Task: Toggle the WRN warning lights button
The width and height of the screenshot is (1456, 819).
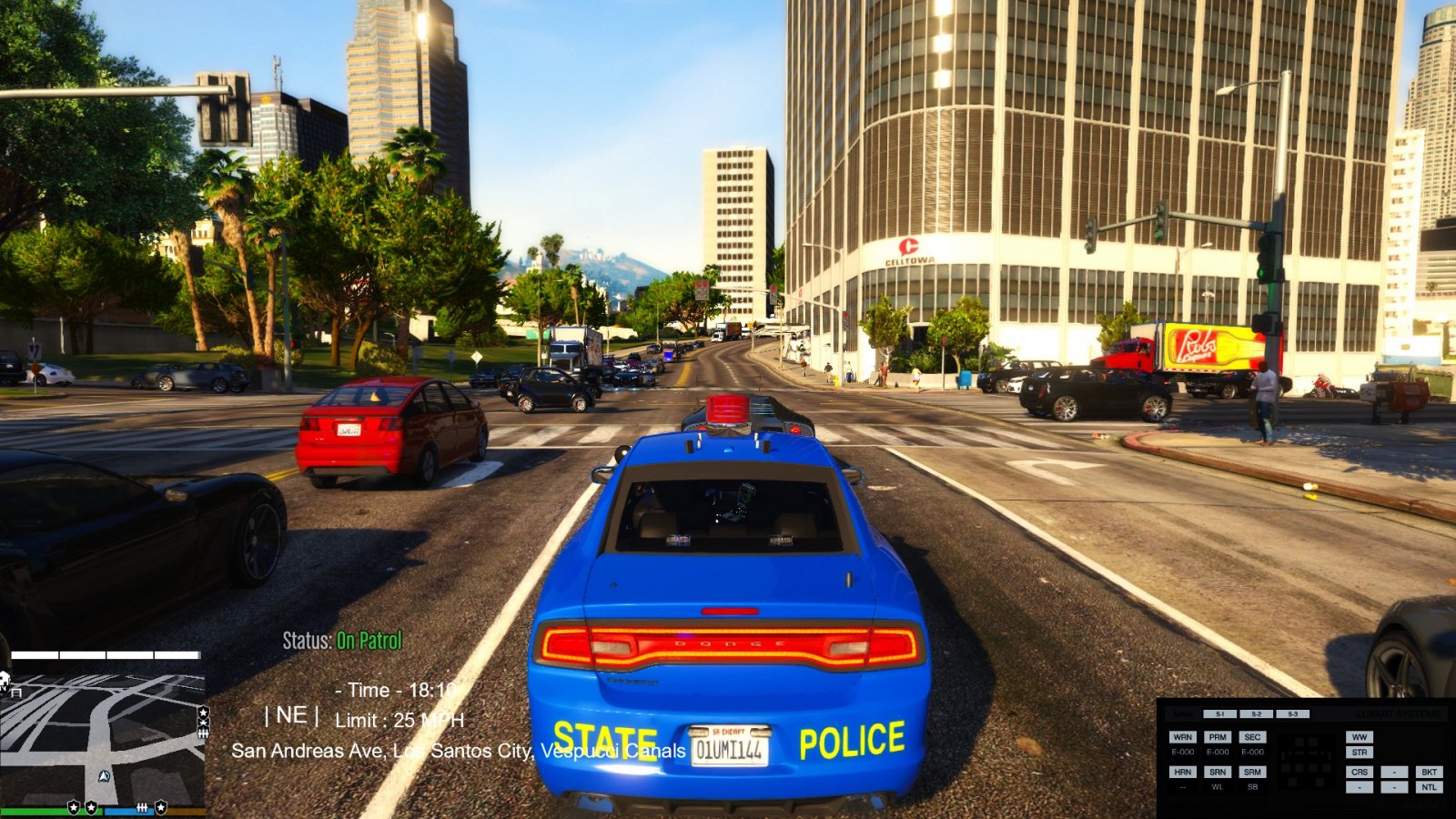Action: (x=1183, y=737)
